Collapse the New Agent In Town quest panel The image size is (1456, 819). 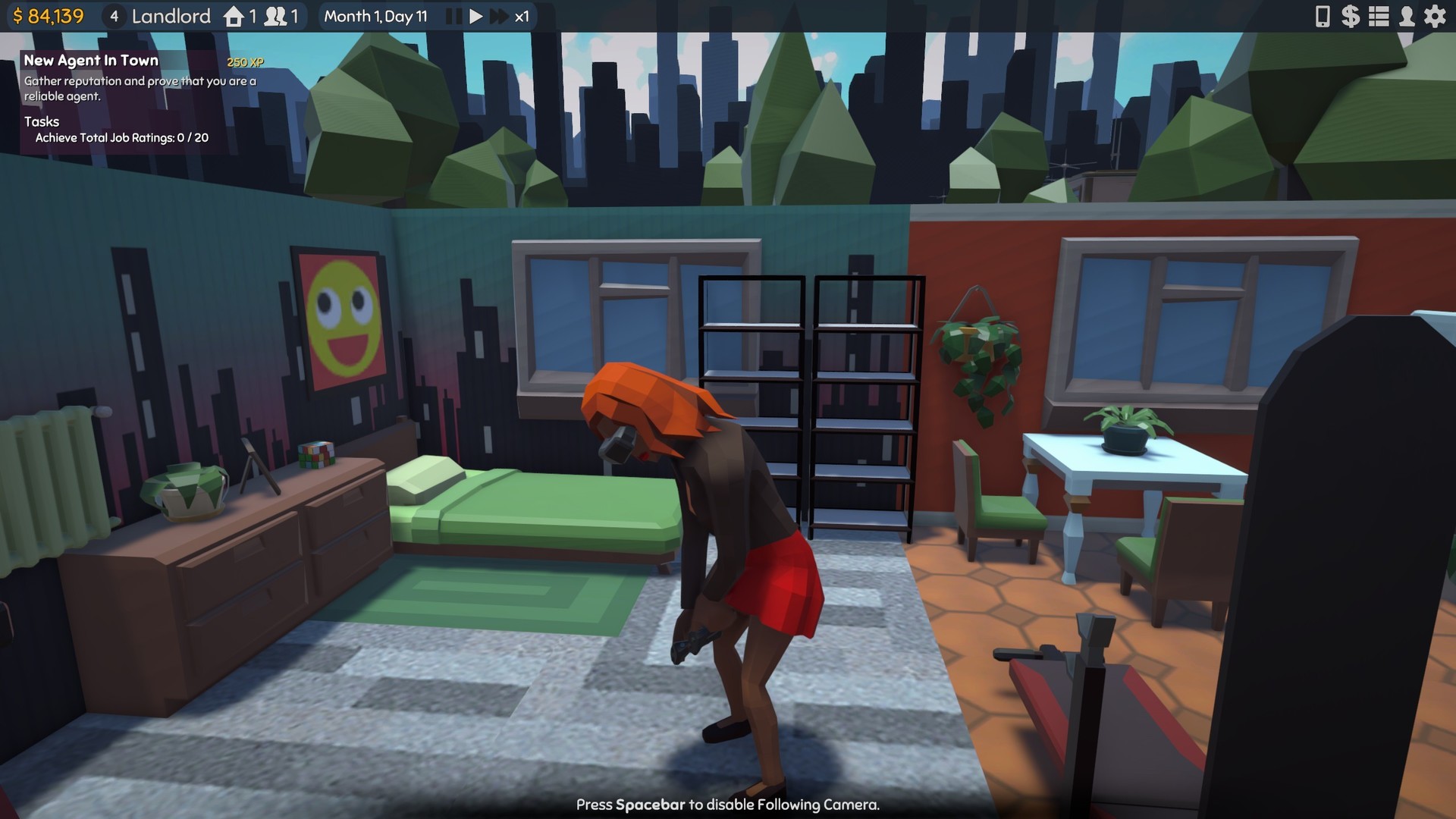tap(91, 61)
